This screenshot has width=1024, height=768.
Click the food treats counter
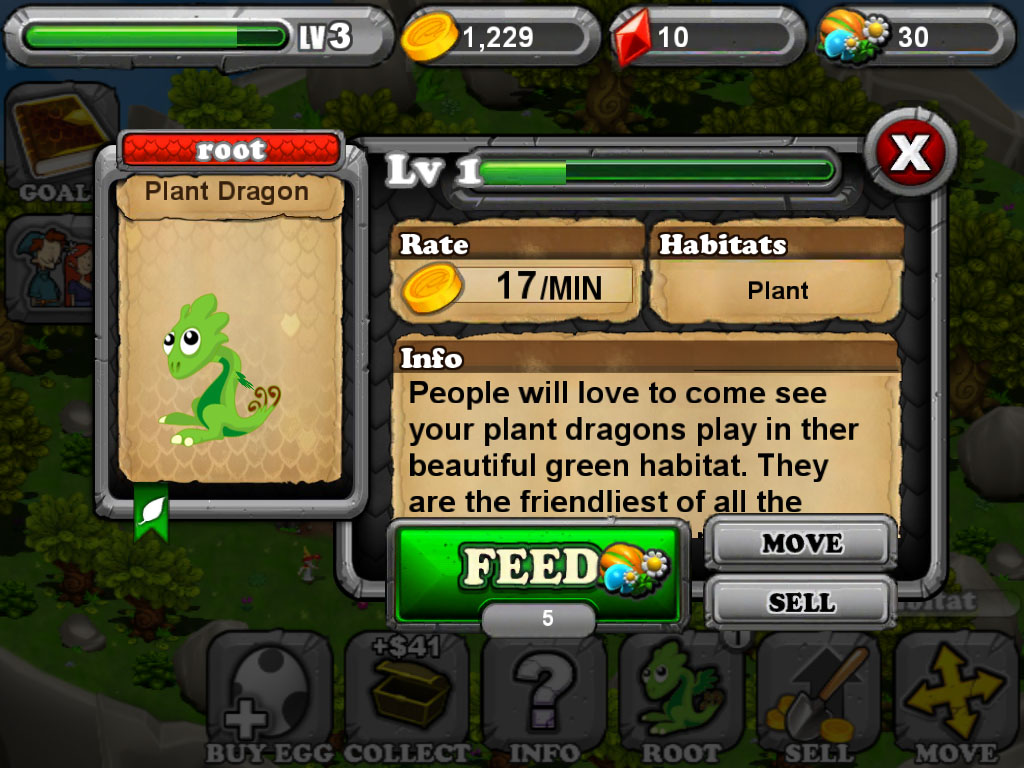pyautogui.click(x=909, y=38)
